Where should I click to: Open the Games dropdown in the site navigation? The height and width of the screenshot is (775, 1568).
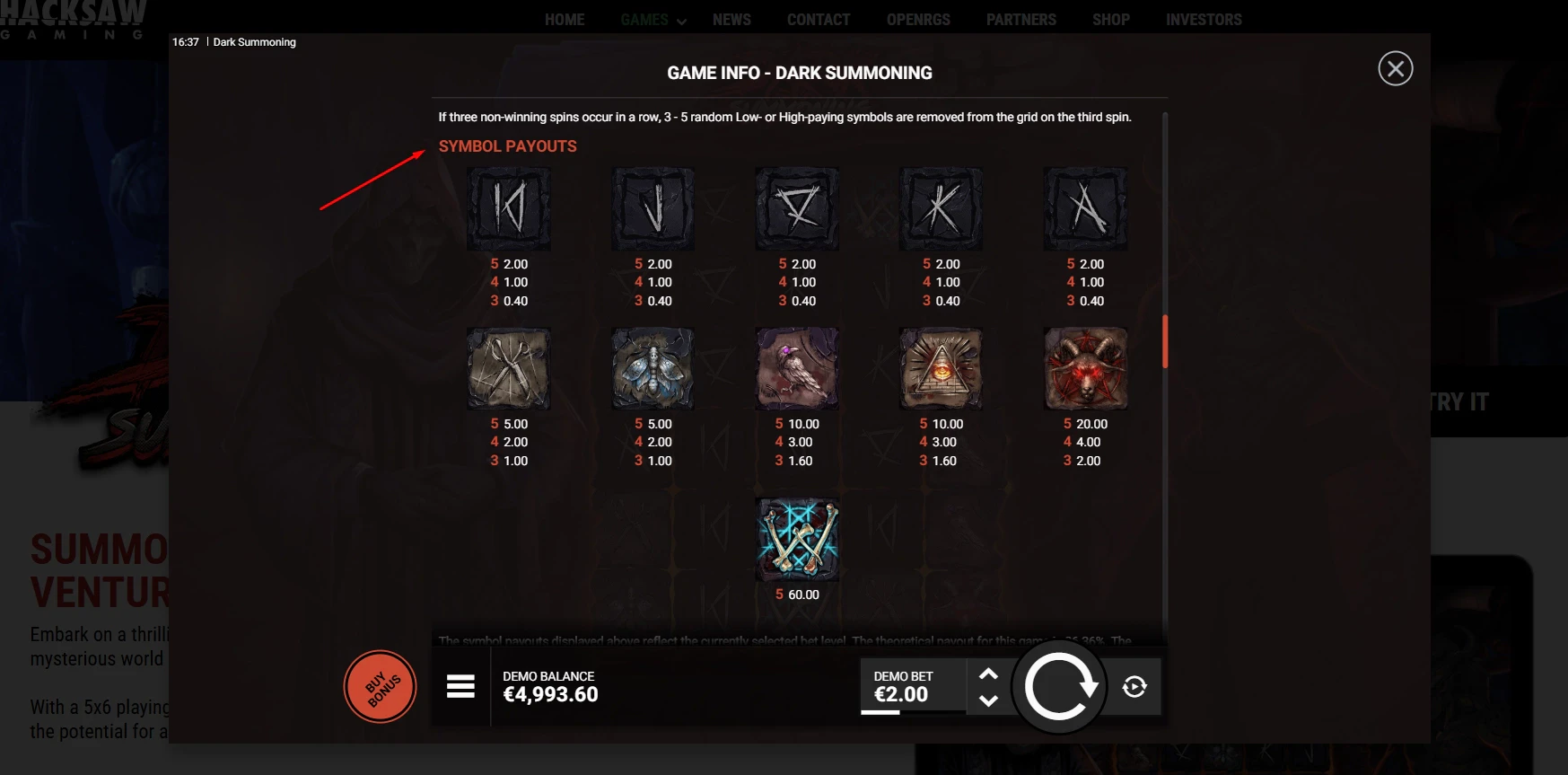pyautogui.click(x=653, y=20)
